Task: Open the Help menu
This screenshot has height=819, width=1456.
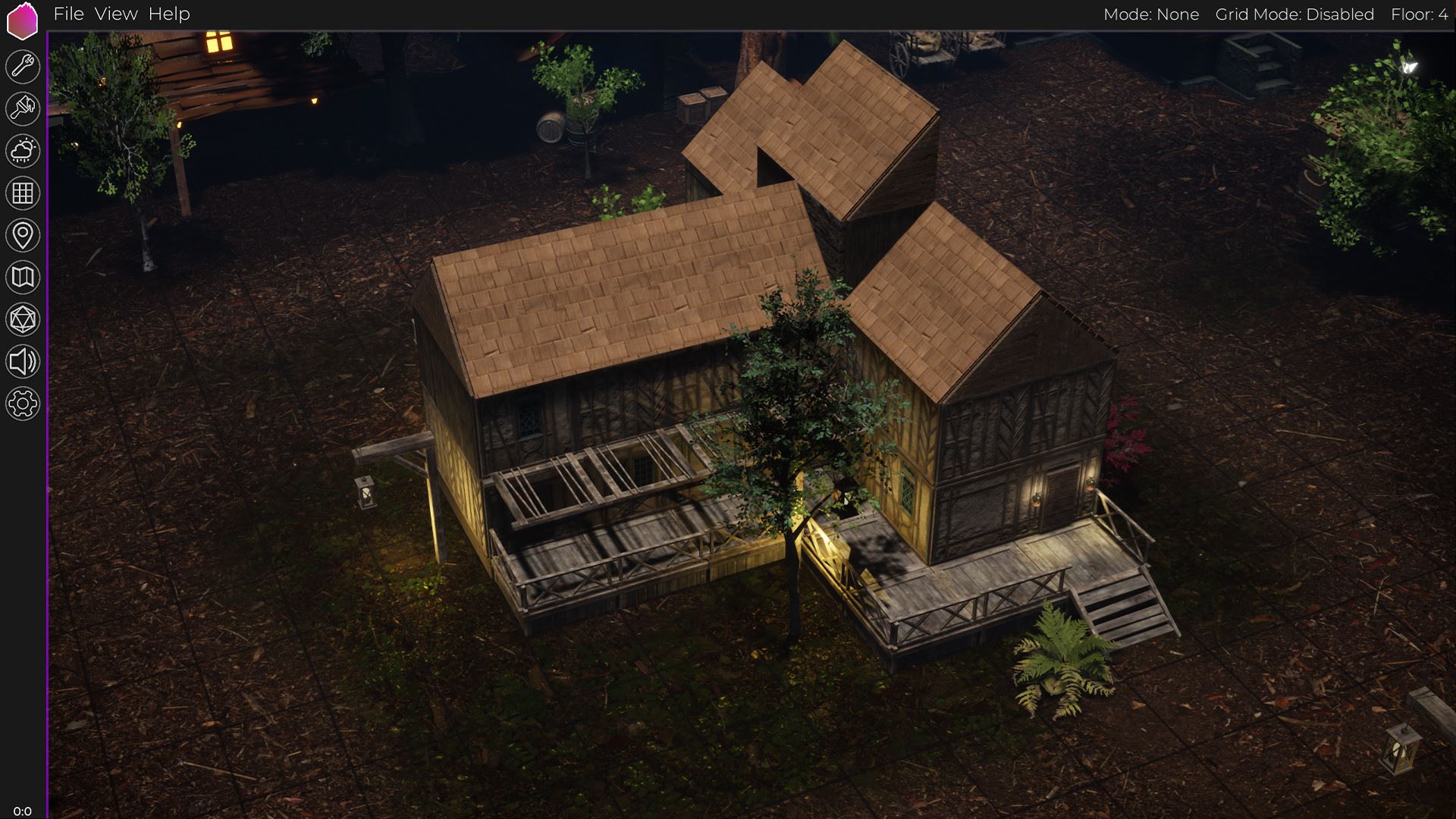Action: [169, 14]
